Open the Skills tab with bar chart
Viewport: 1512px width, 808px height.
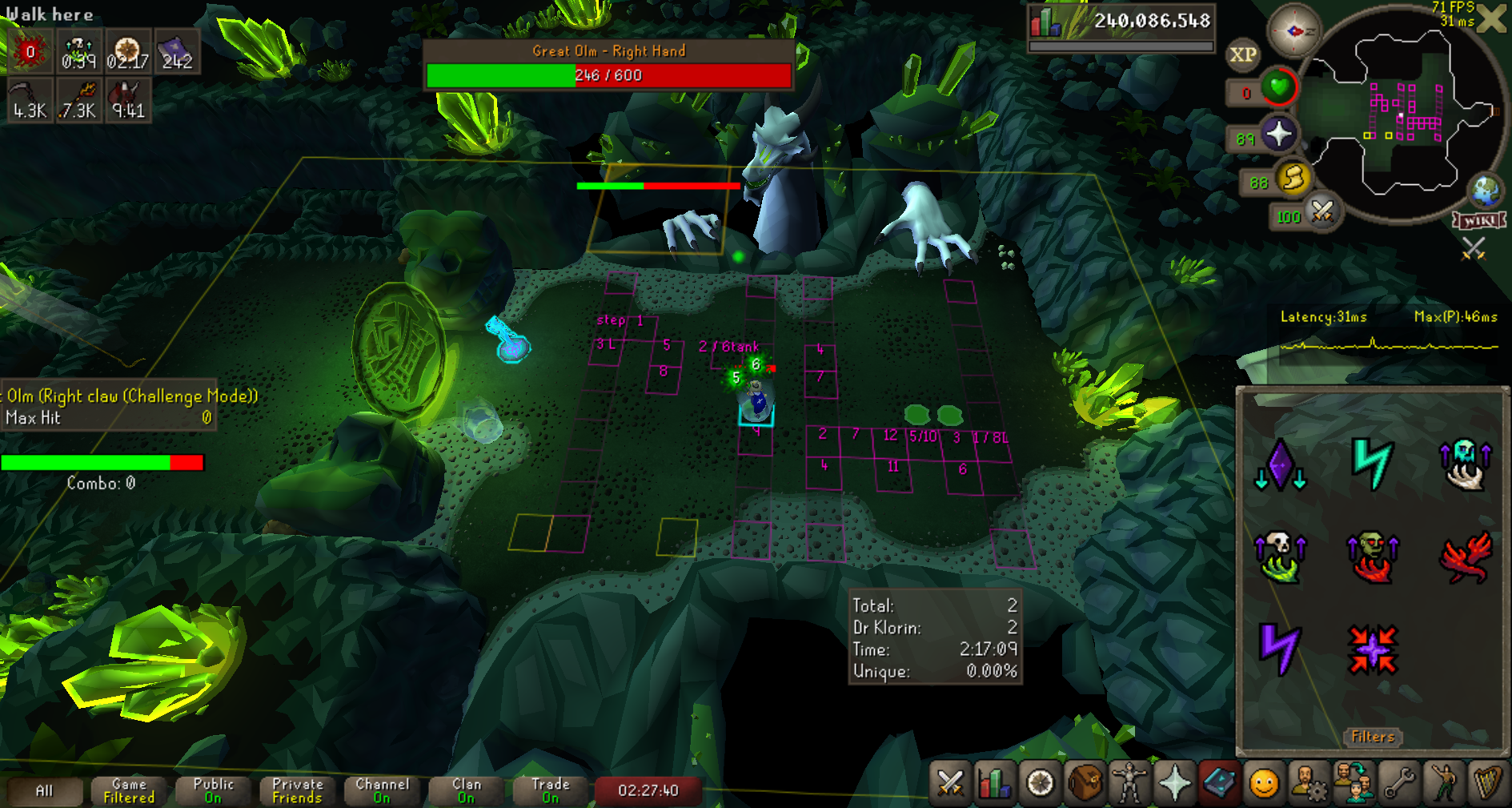[994, 782]
